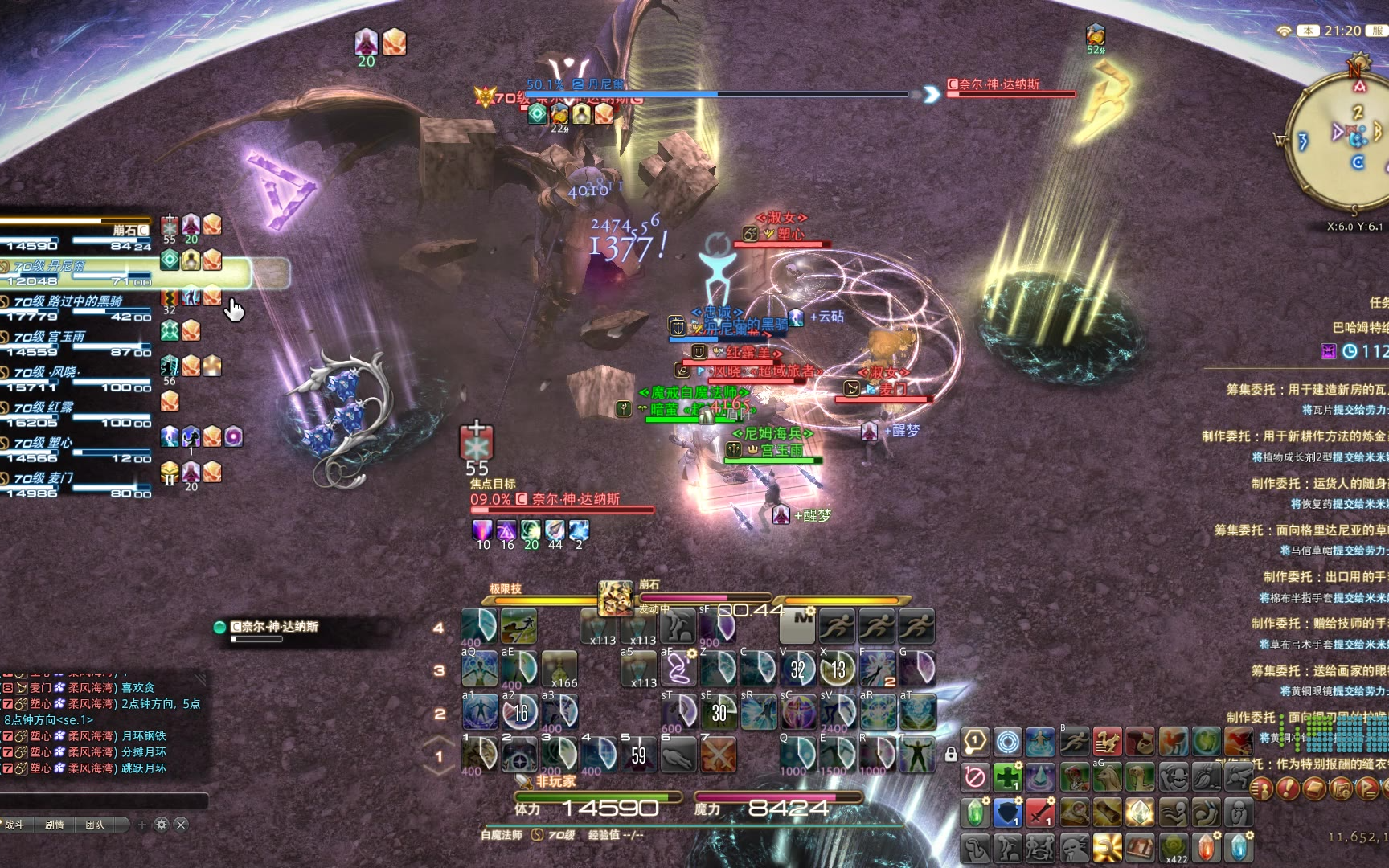
Task: Click the chat input box
Action: click(104, 800)
